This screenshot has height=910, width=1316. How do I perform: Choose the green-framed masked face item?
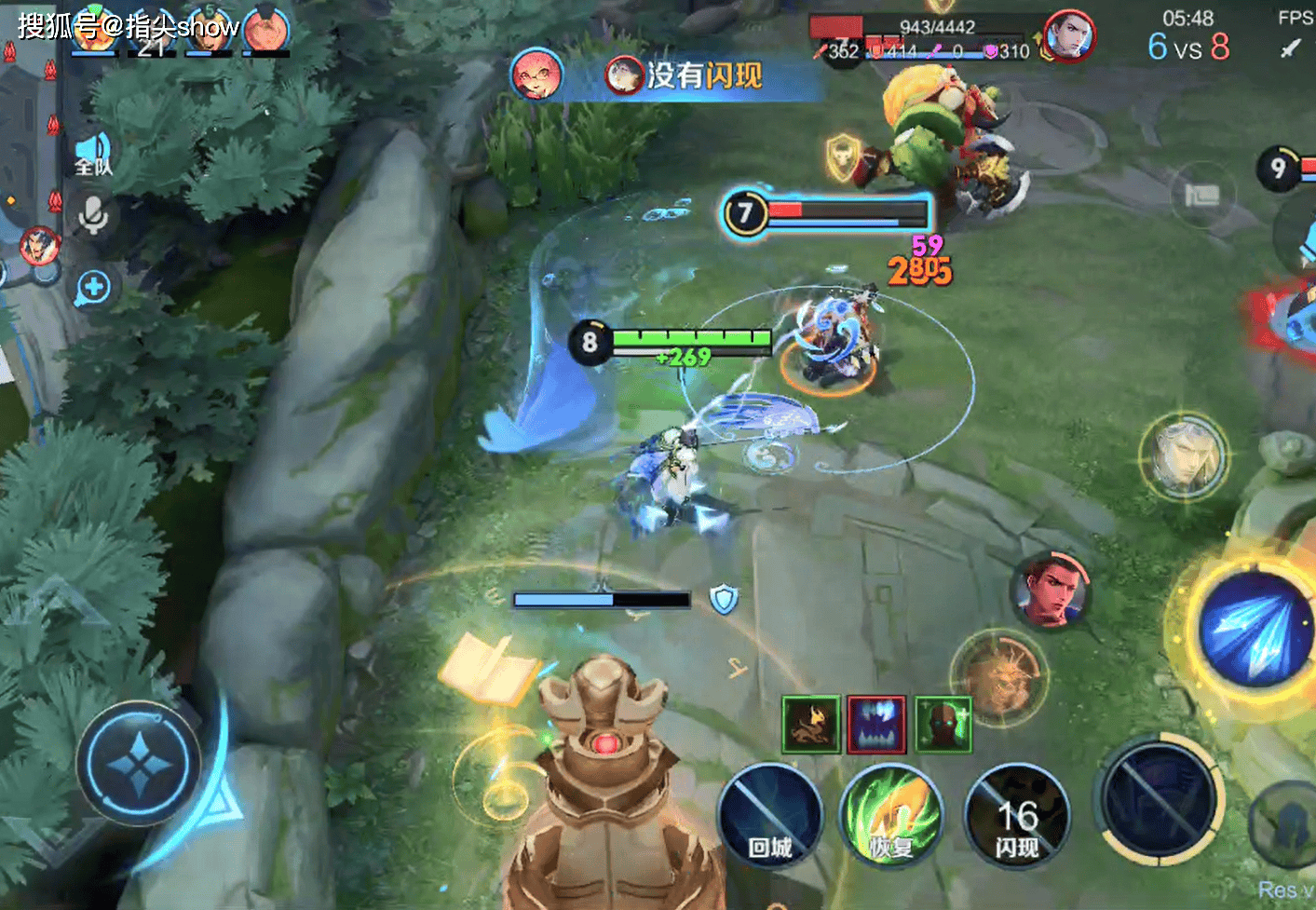coord(943,724)
